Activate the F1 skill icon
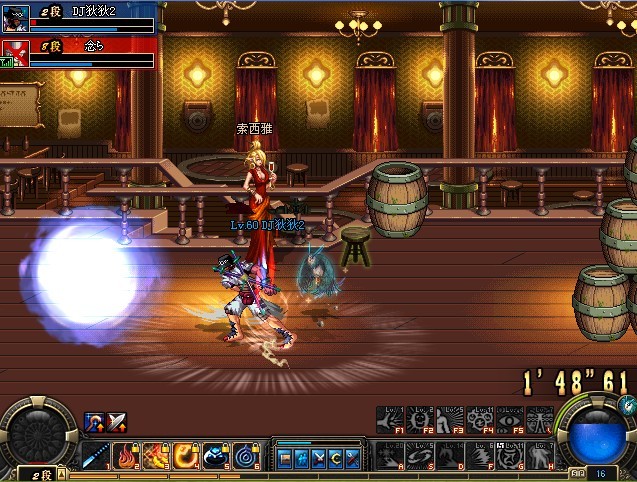This screenshot has width=637, height=482. click(x=391, y=421)
